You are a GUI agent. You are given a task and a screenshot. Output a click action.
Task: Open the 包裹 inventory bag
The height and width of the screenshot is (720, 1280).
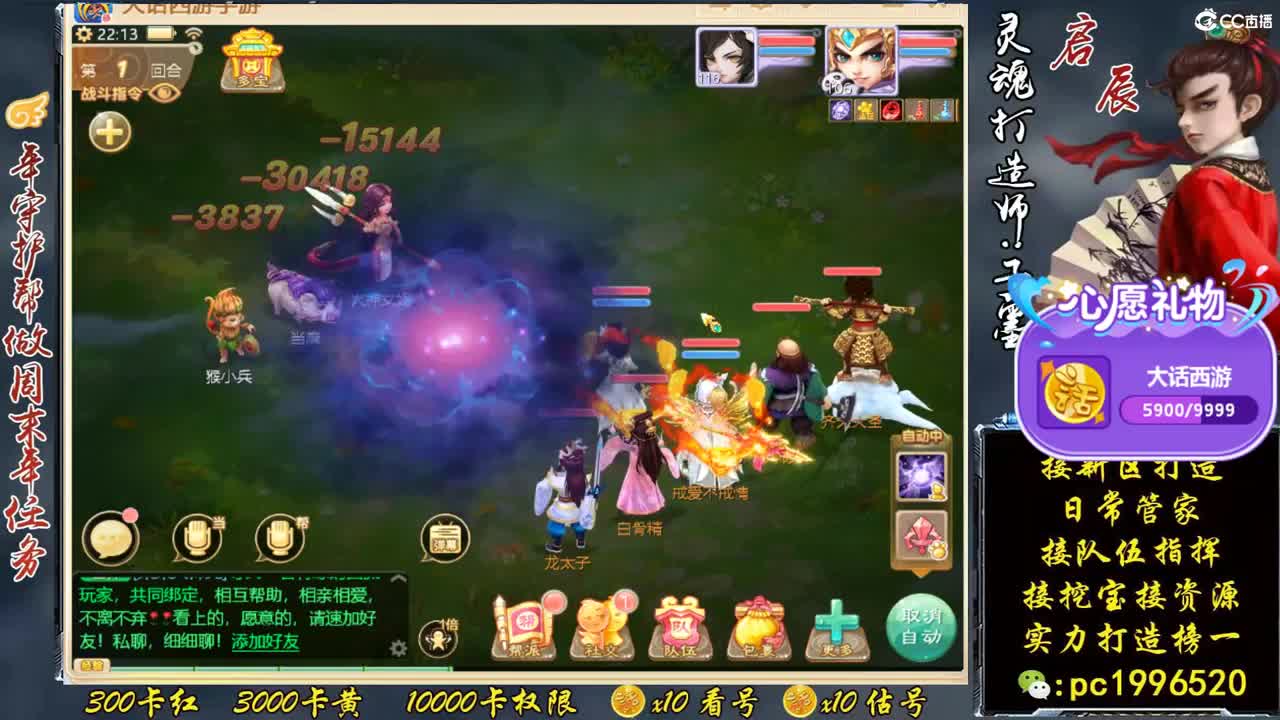(x=758, y=625)
